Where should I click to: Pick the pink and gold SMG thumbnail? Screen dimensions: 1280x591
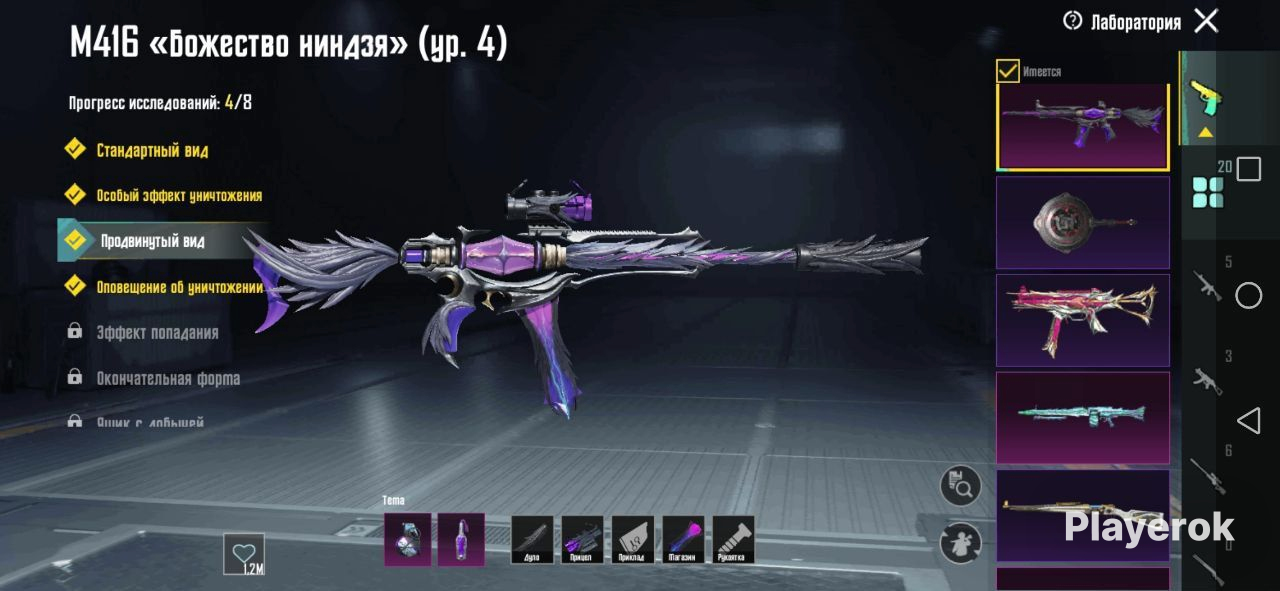coord(1083,320)
